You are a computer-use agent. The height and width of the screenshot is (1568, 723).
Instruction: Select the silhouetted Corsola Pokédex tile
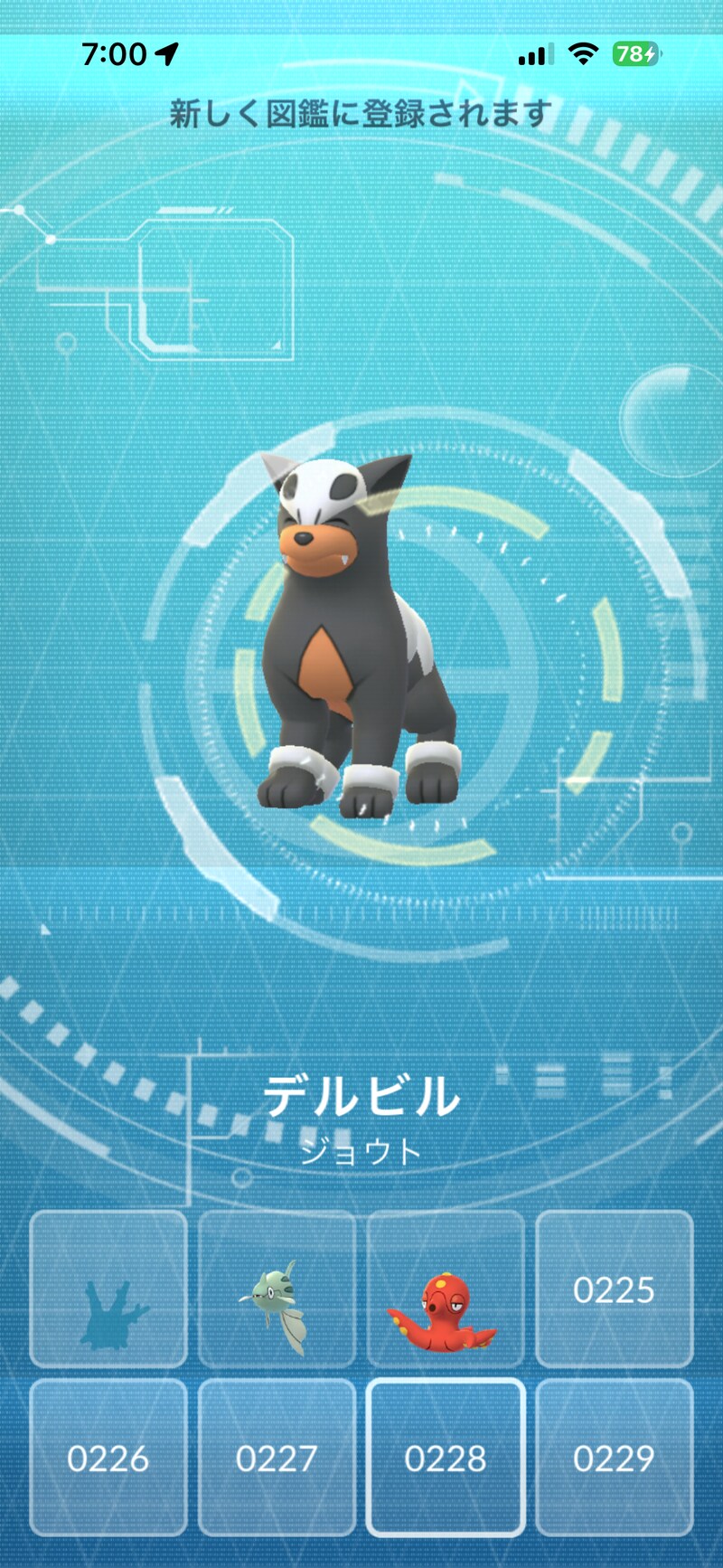click(x=108, y=1289)
